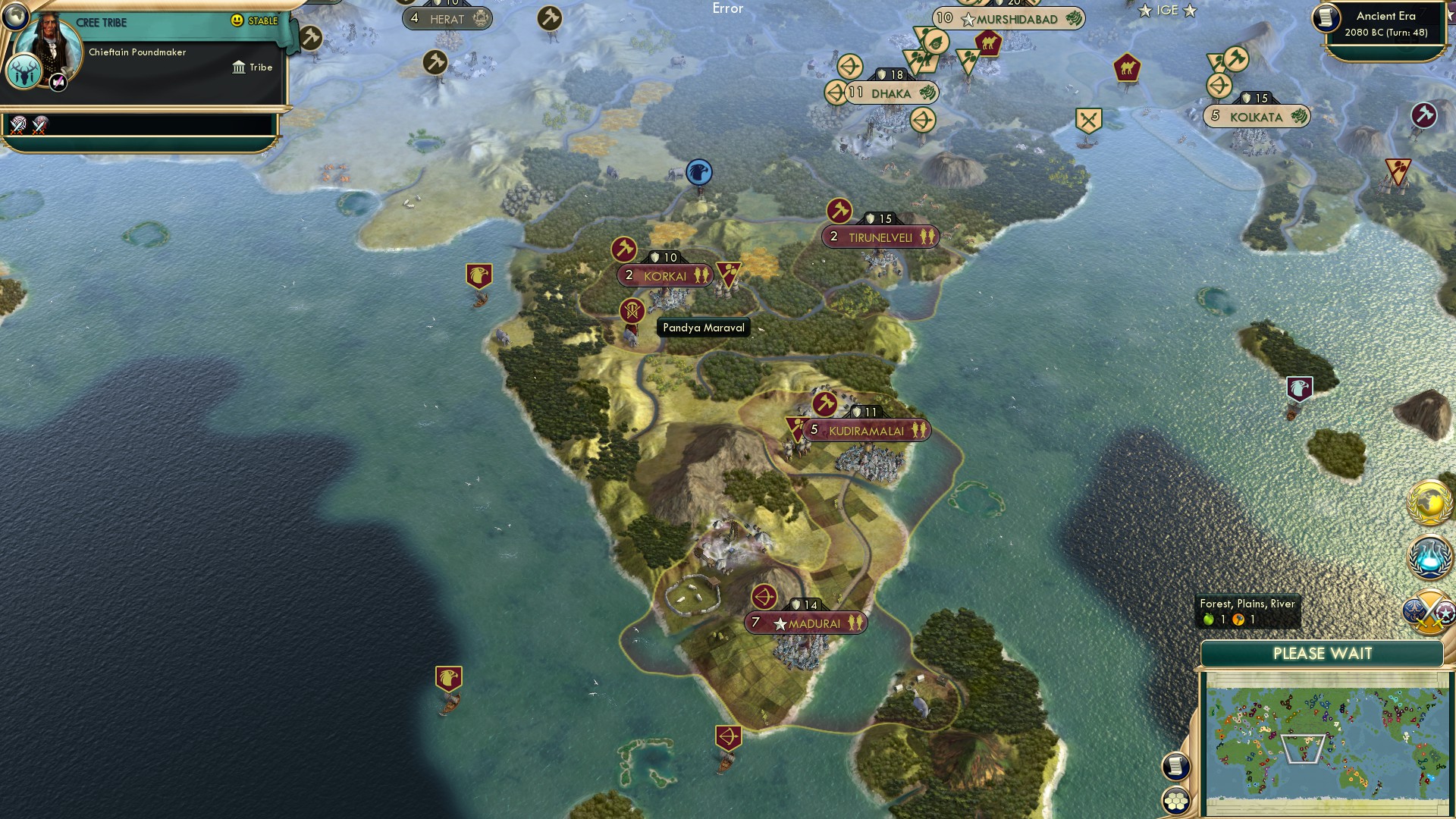Image resolution: width=1456 pixels, height=819 pixels.
Task: Open the notification scroll log beside the minimap
Action: pos(1174,764)
